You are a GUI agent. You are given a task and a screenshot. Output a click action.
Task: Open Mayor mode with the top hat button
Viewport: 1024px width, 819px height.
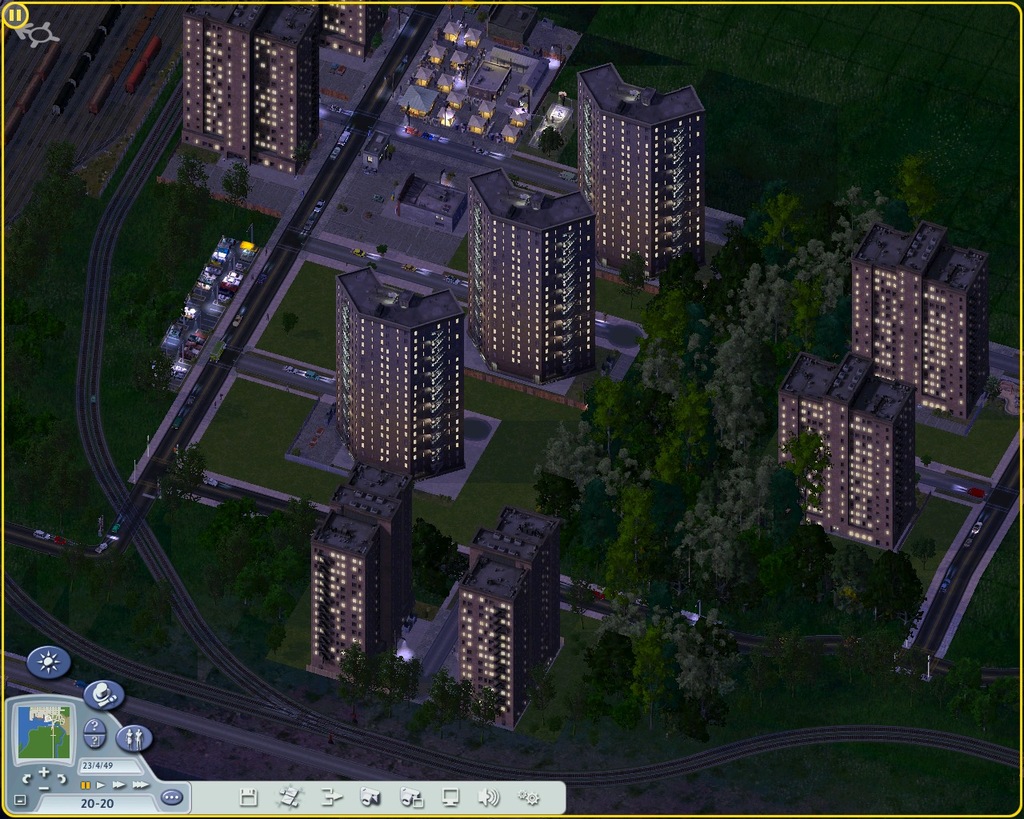pyautogui.click(x=103, y=693)
